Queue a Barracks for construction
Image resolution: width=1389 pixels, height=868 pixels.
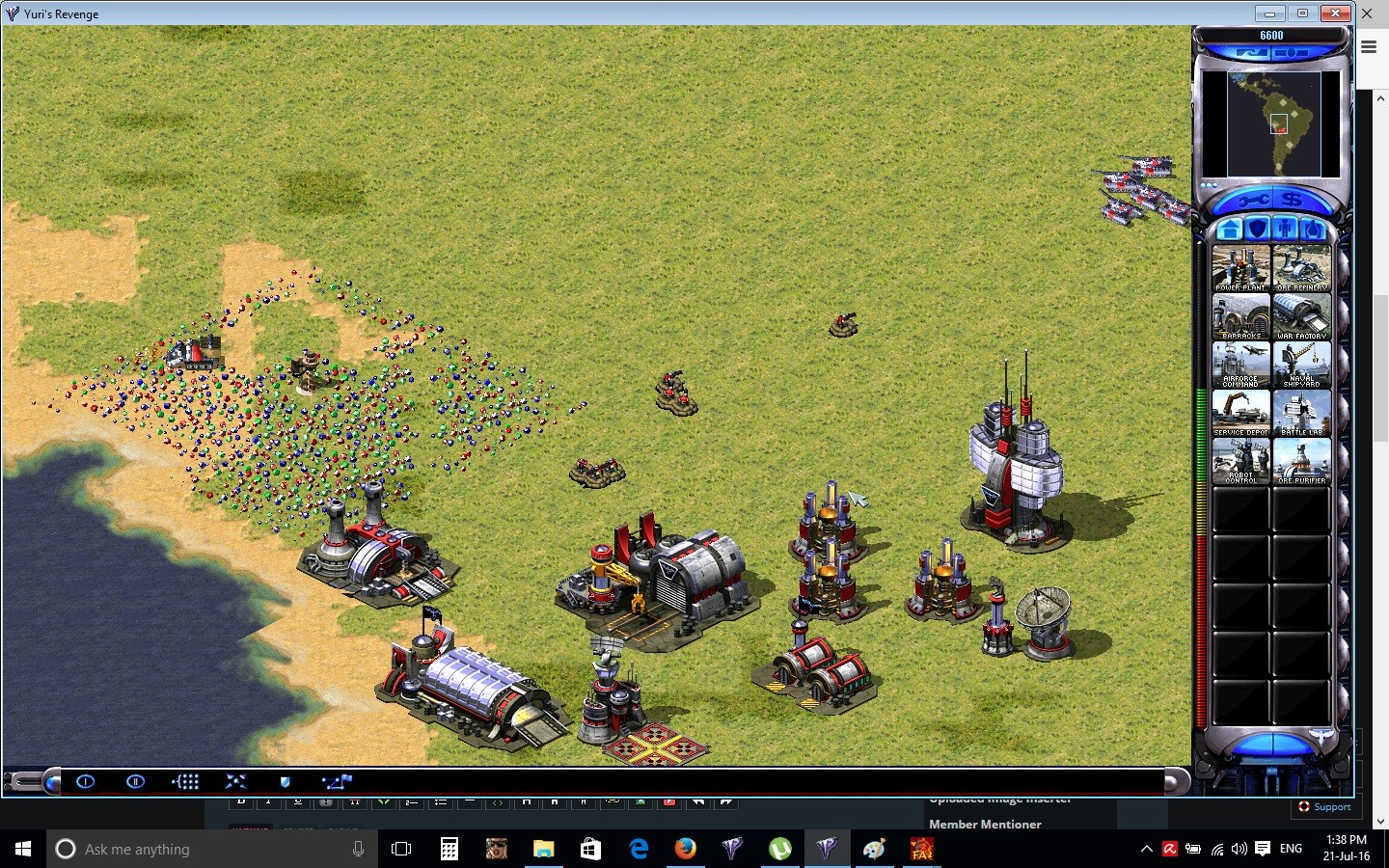1241,315
